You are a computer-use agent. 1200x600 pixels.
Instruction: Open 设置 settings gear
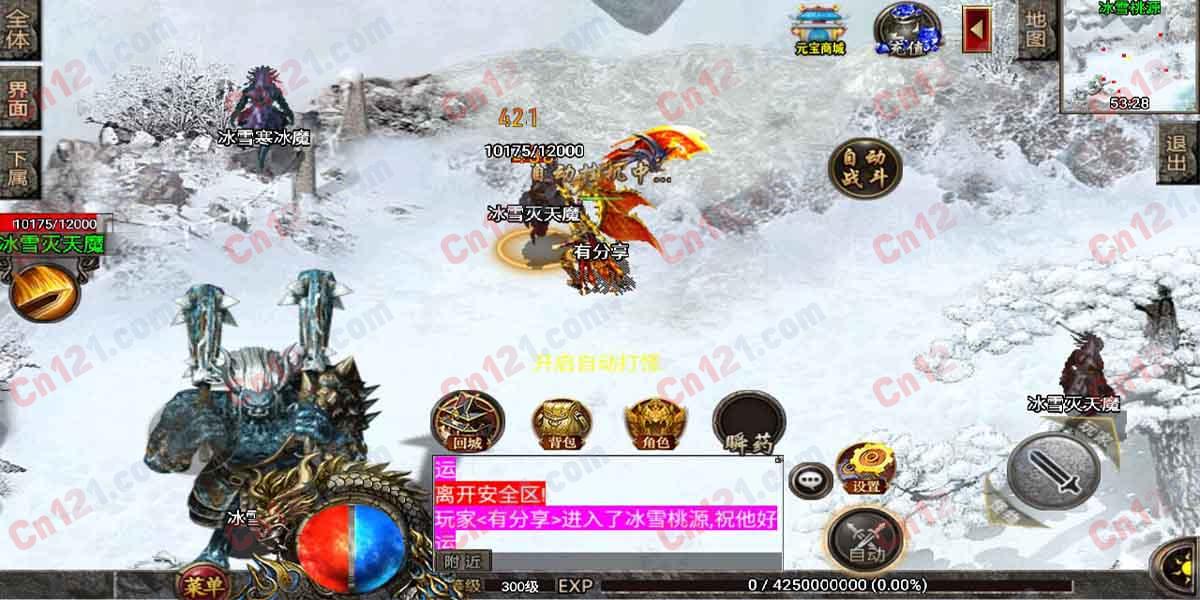866,468
